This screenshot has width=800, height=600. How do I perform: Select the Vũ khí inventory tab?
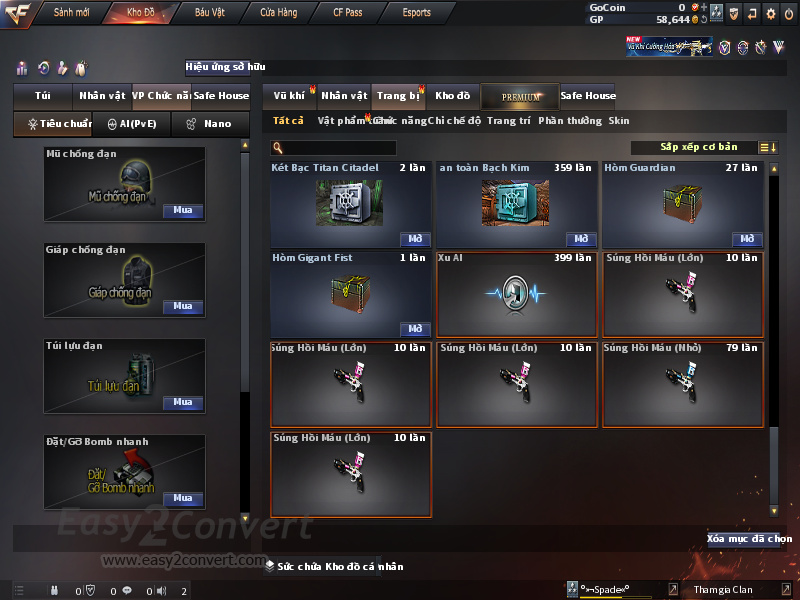[289, 96]
